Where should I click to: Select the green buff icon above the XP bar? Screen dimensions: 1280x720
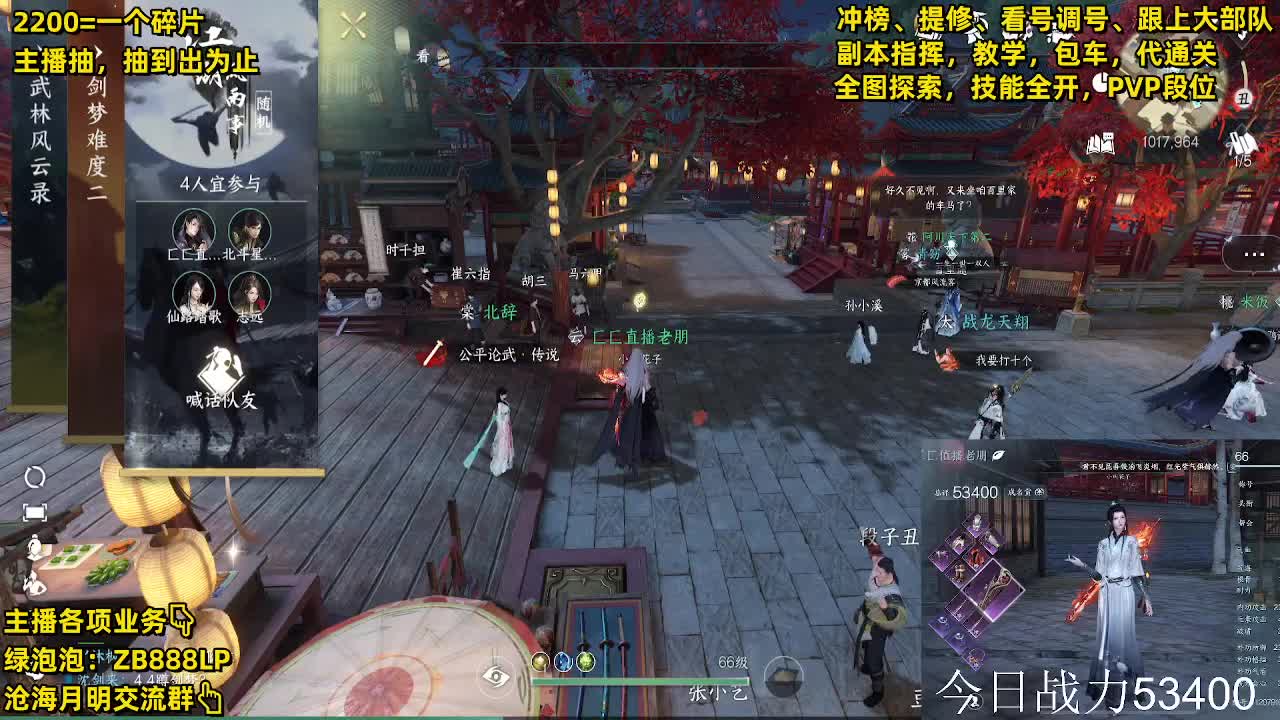(x=585, y=661)
